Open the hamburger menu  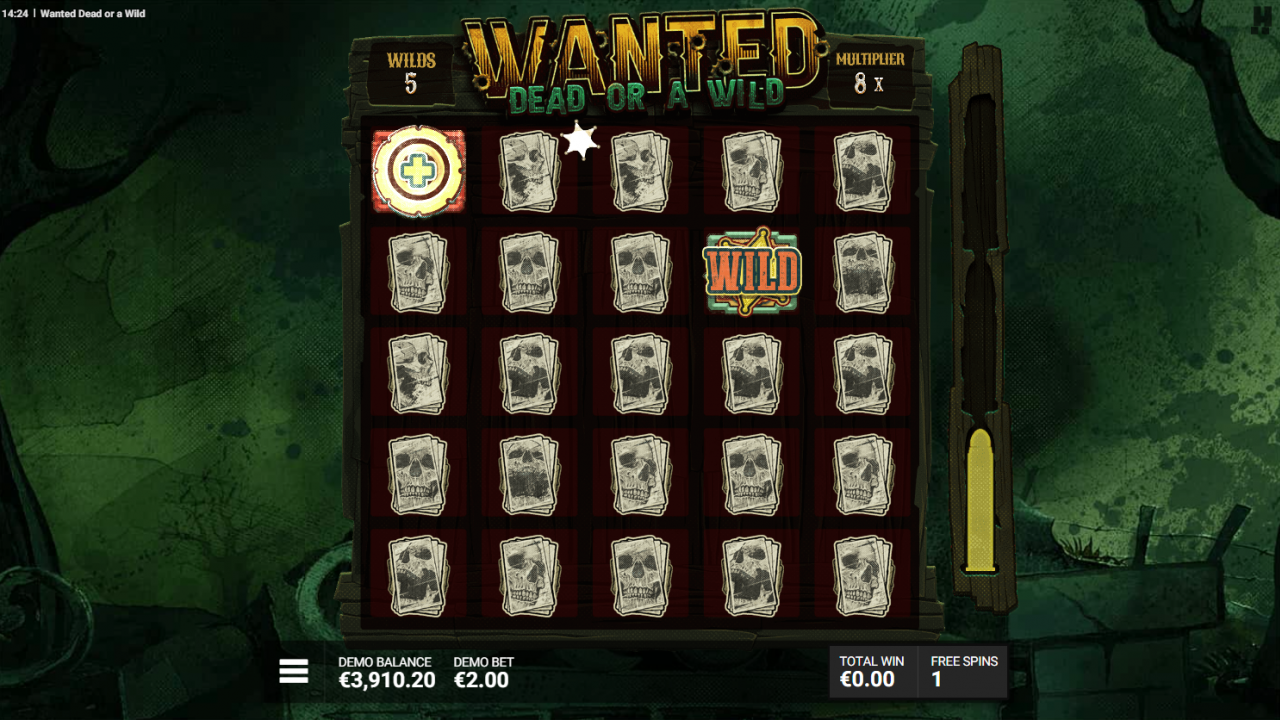click(x=293, y=671)
